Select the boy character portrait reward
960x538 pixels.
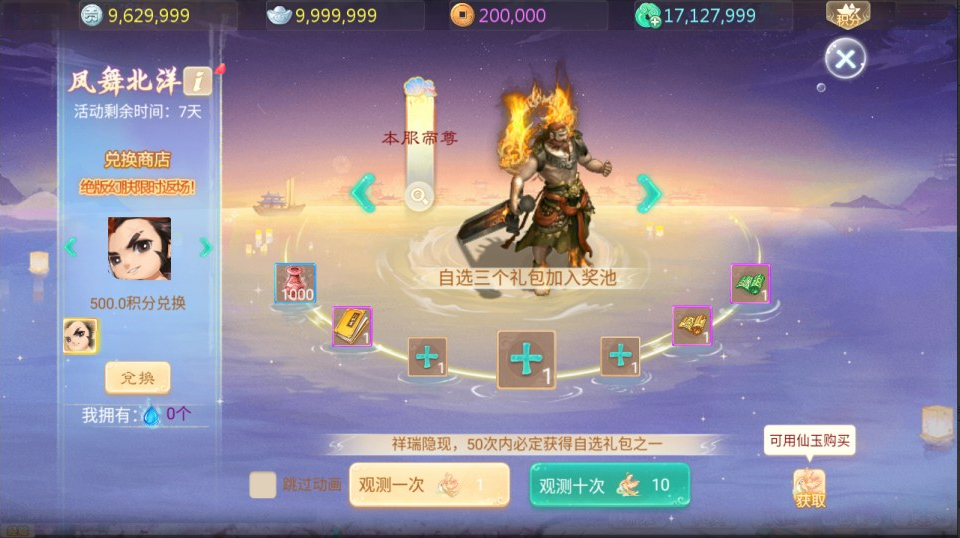coord(139,248)
